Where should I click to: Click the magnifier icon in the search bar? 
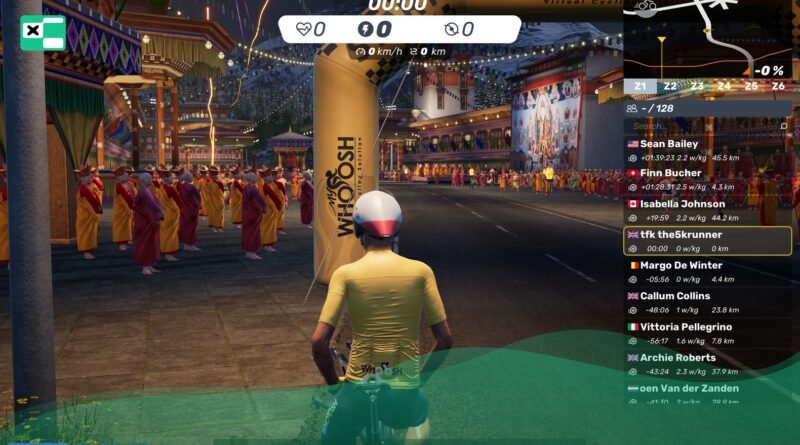click(x=784, y=126)
